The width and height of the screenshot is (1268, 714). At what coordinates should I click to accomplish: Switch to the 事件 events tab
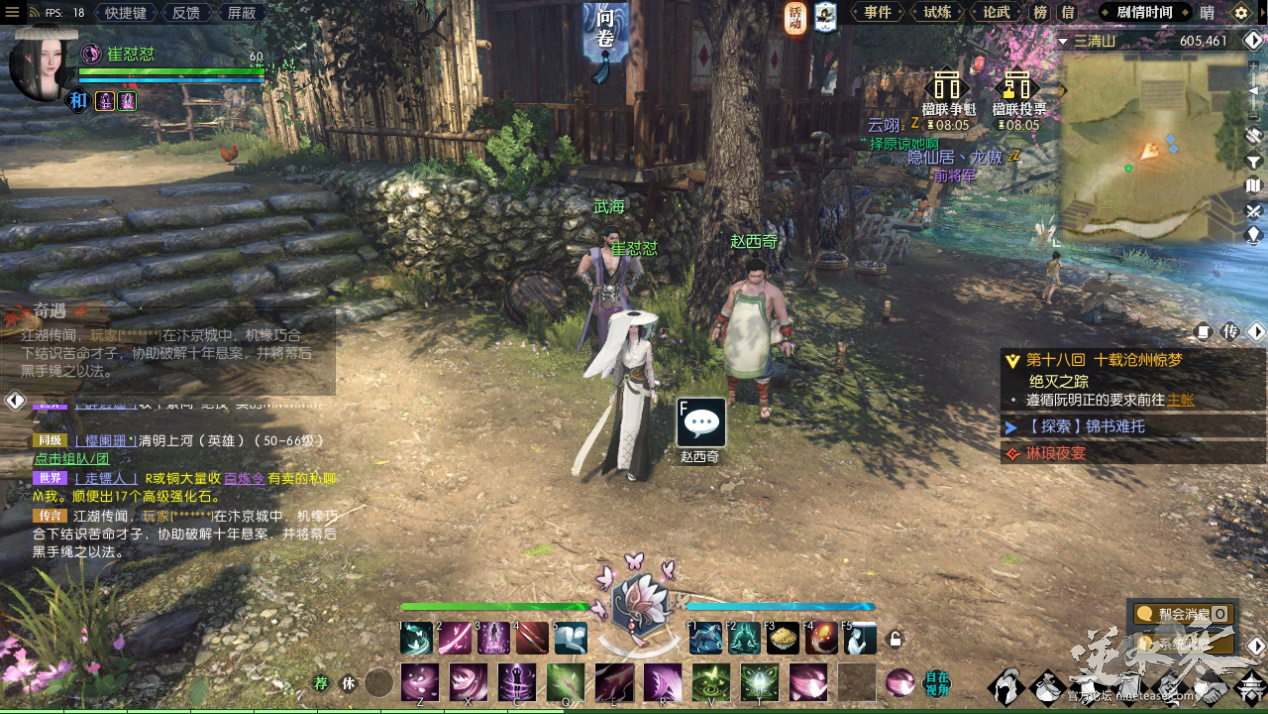click(x=877, y=13)
